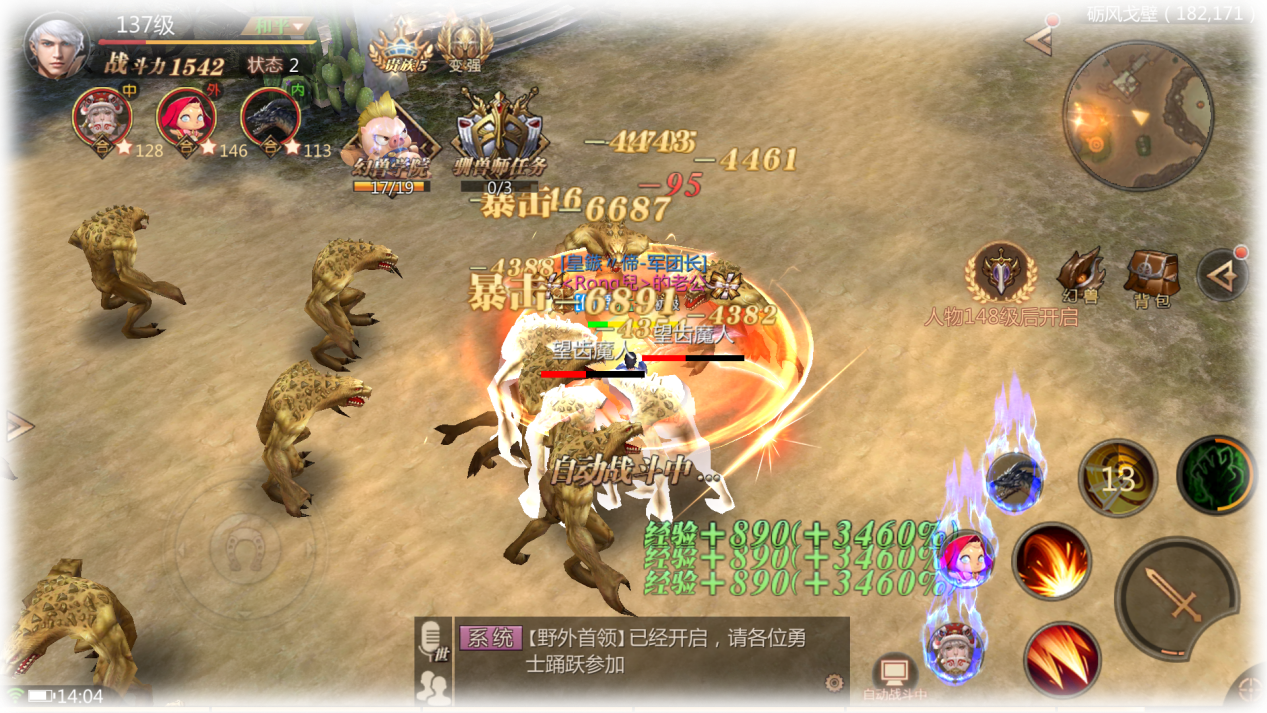
Task: Open the 幻兽学院 activity
Action: coord(390,142)
